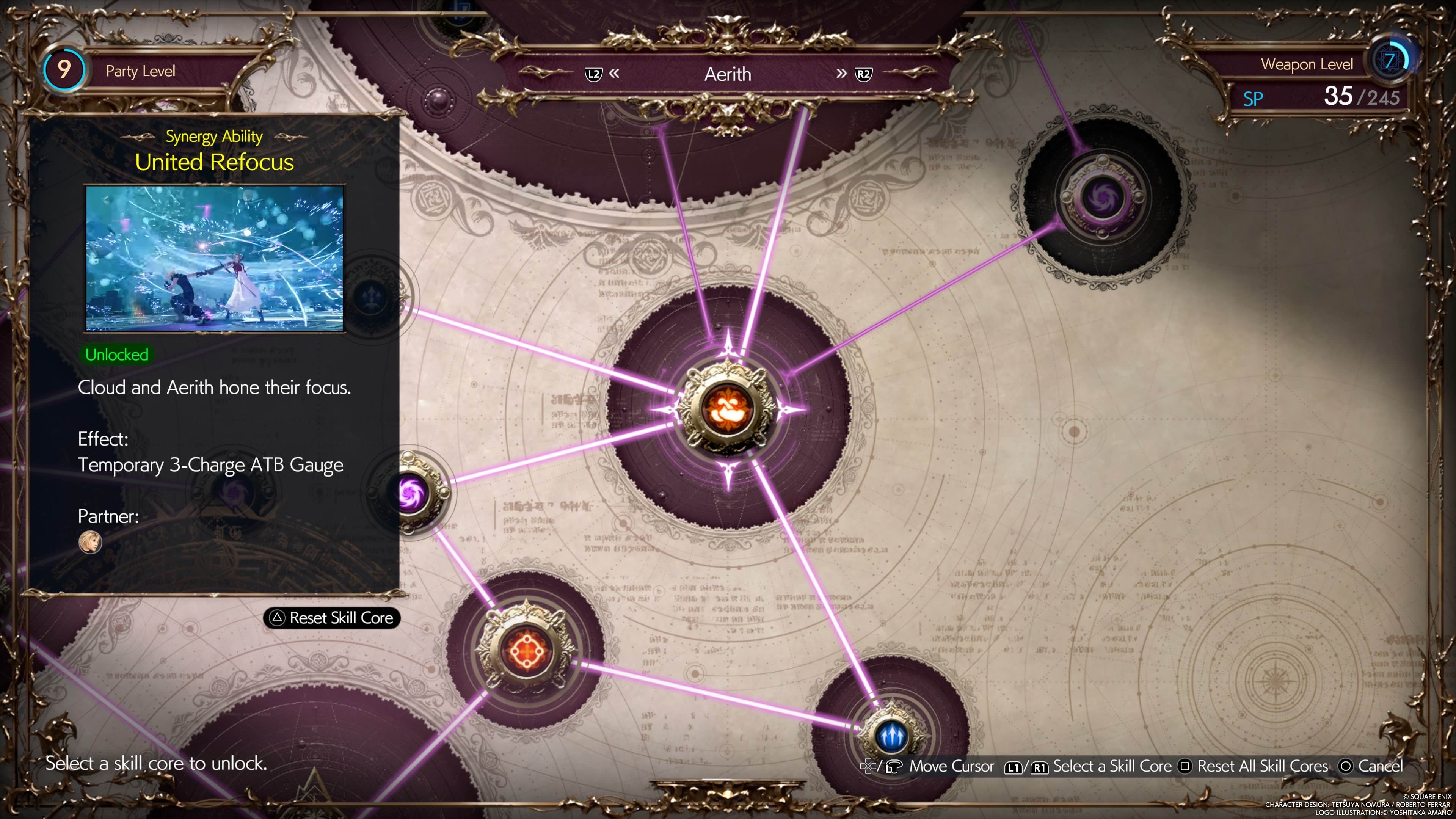Image resolution: width=1456 pixels, height=819 pixels.
Task: Select the purple swirl core in the upper-right dark circle
Action: click(1102, 197)
